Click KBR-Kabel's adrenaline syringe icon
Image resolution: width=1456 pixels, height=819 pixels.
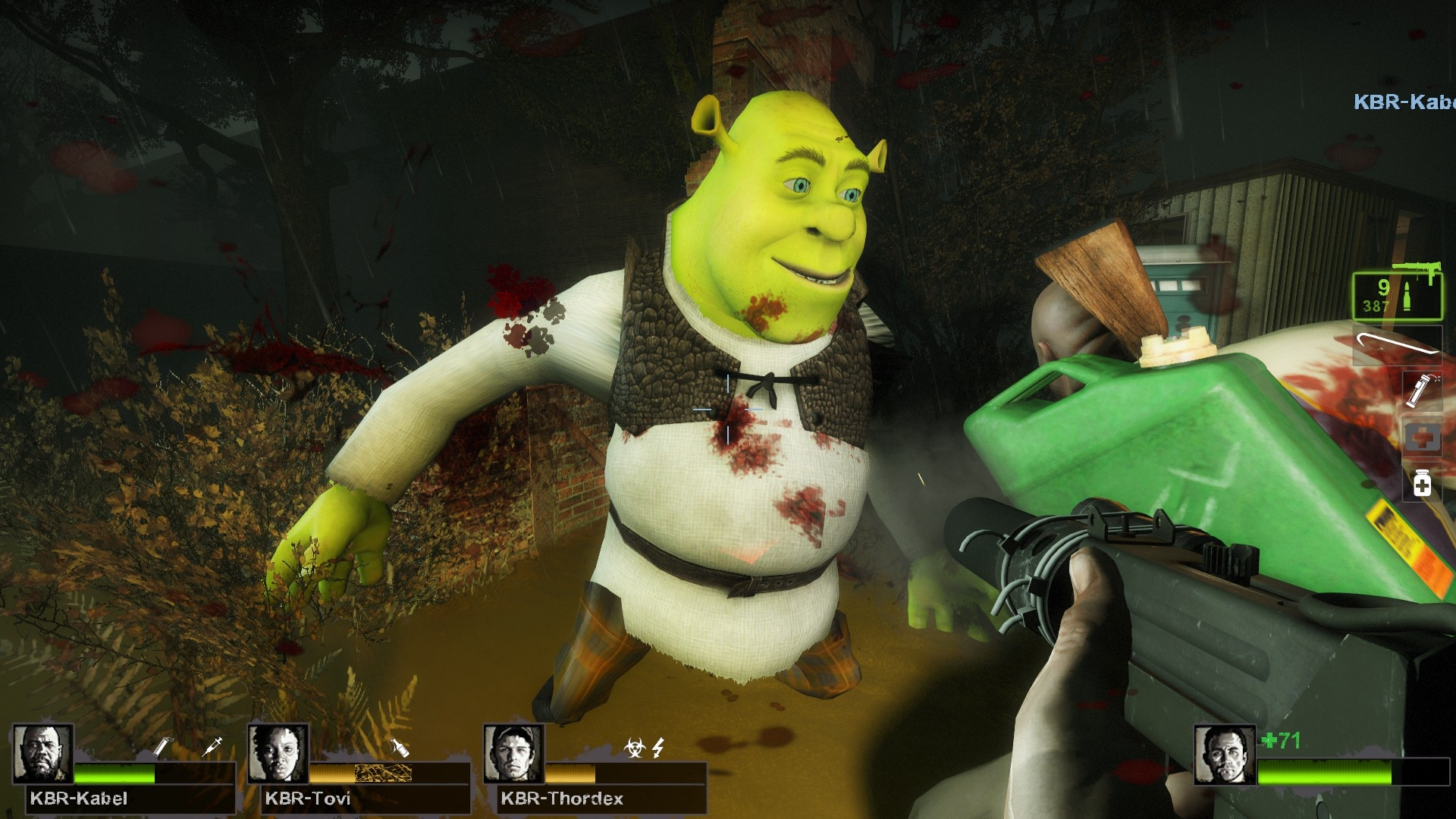click(213, 746)
